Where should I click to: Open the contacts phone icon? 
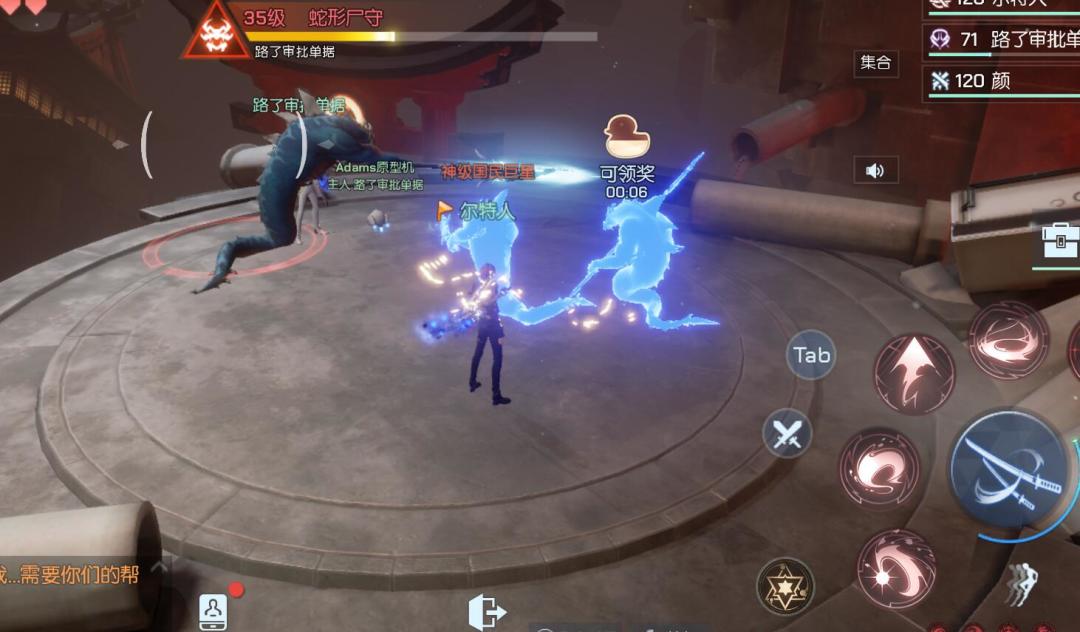click(213, 610)
